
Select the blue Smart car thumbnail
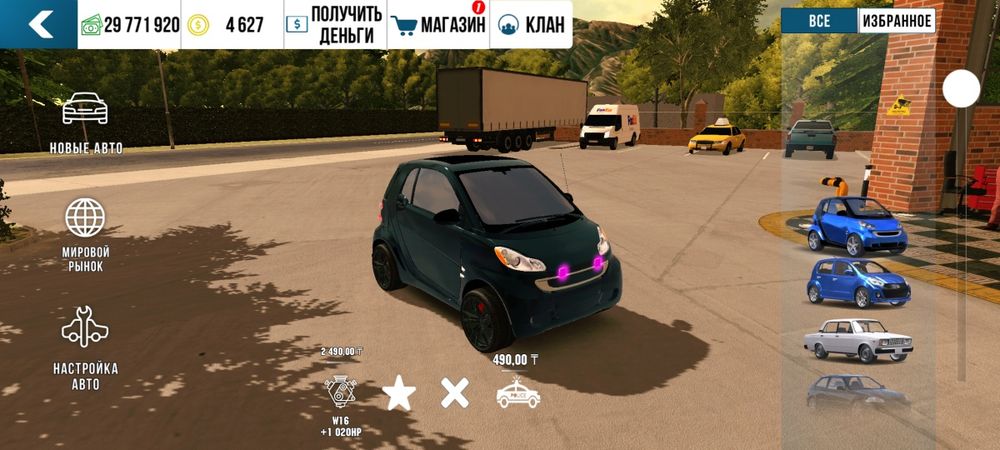[x=857, y=225]
